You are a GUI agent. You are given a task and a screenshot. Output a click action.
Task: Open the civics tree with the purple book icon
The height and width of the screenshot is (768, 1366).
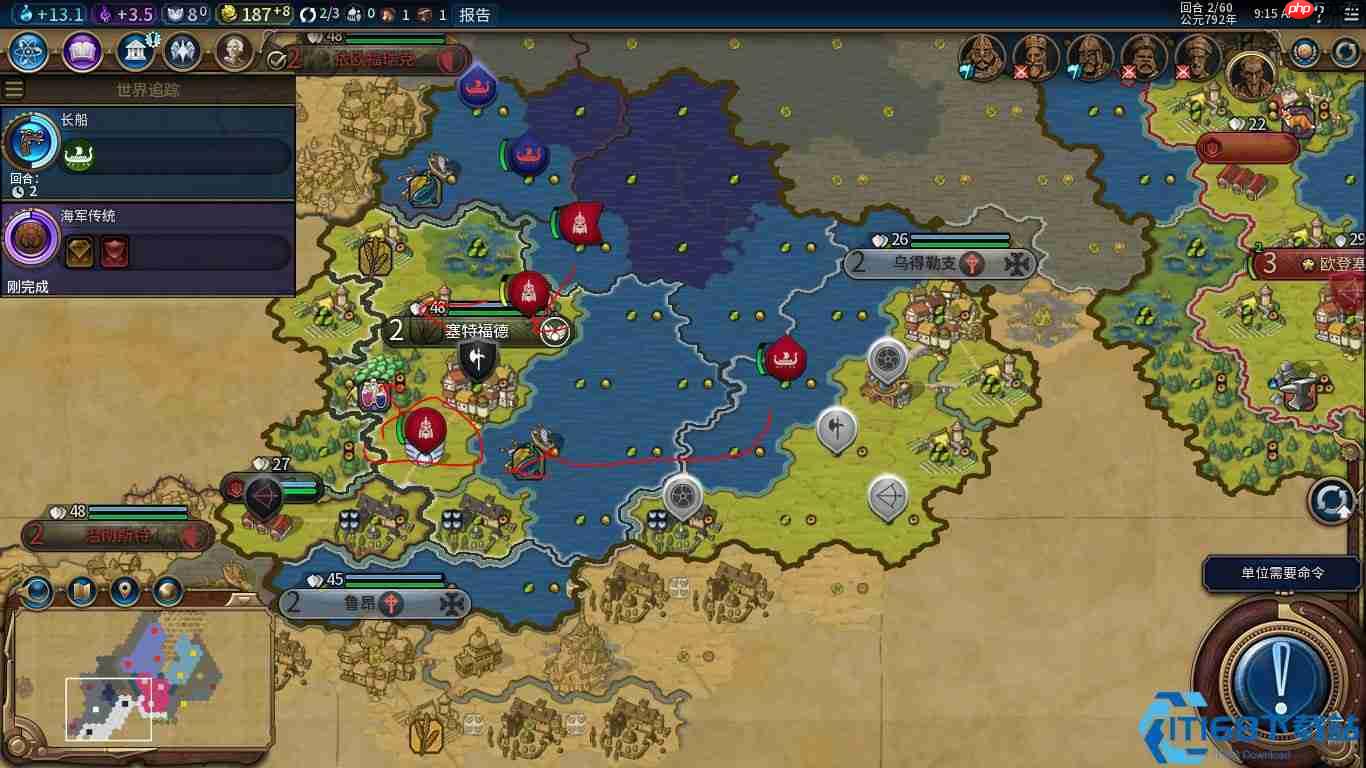coord(82,53)
